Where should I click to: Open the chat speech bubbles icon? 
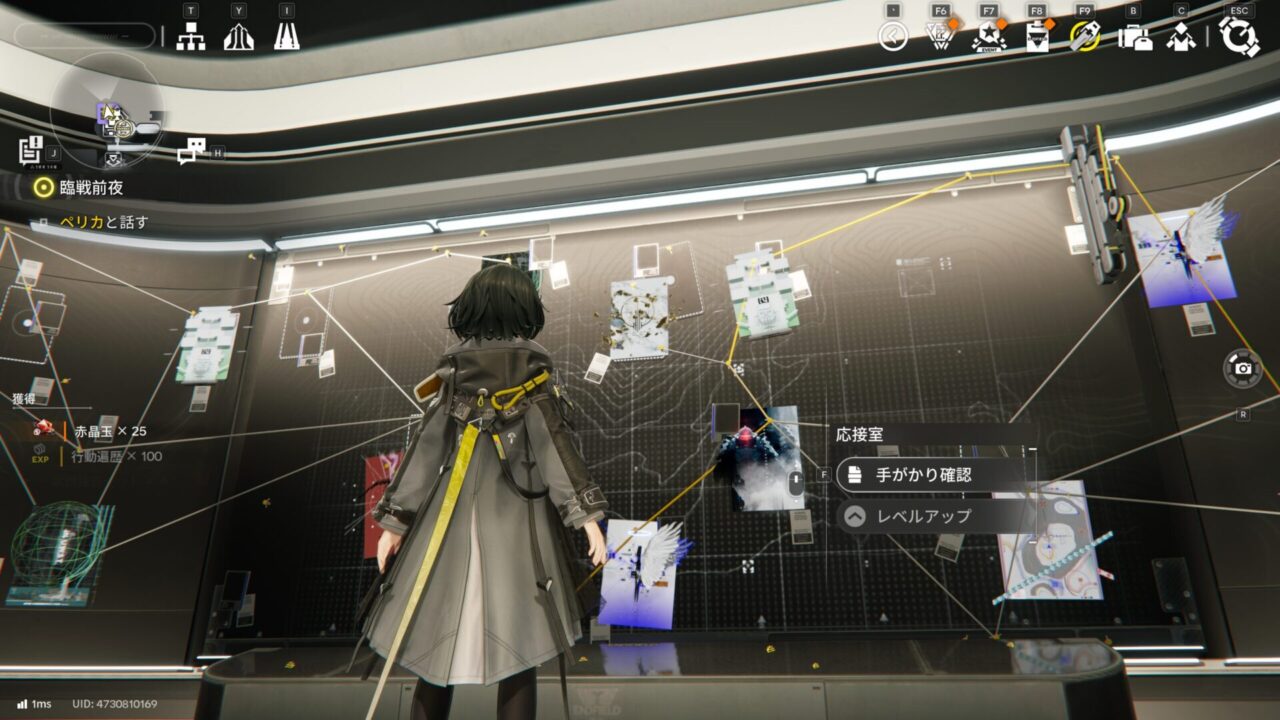[190, 151]
